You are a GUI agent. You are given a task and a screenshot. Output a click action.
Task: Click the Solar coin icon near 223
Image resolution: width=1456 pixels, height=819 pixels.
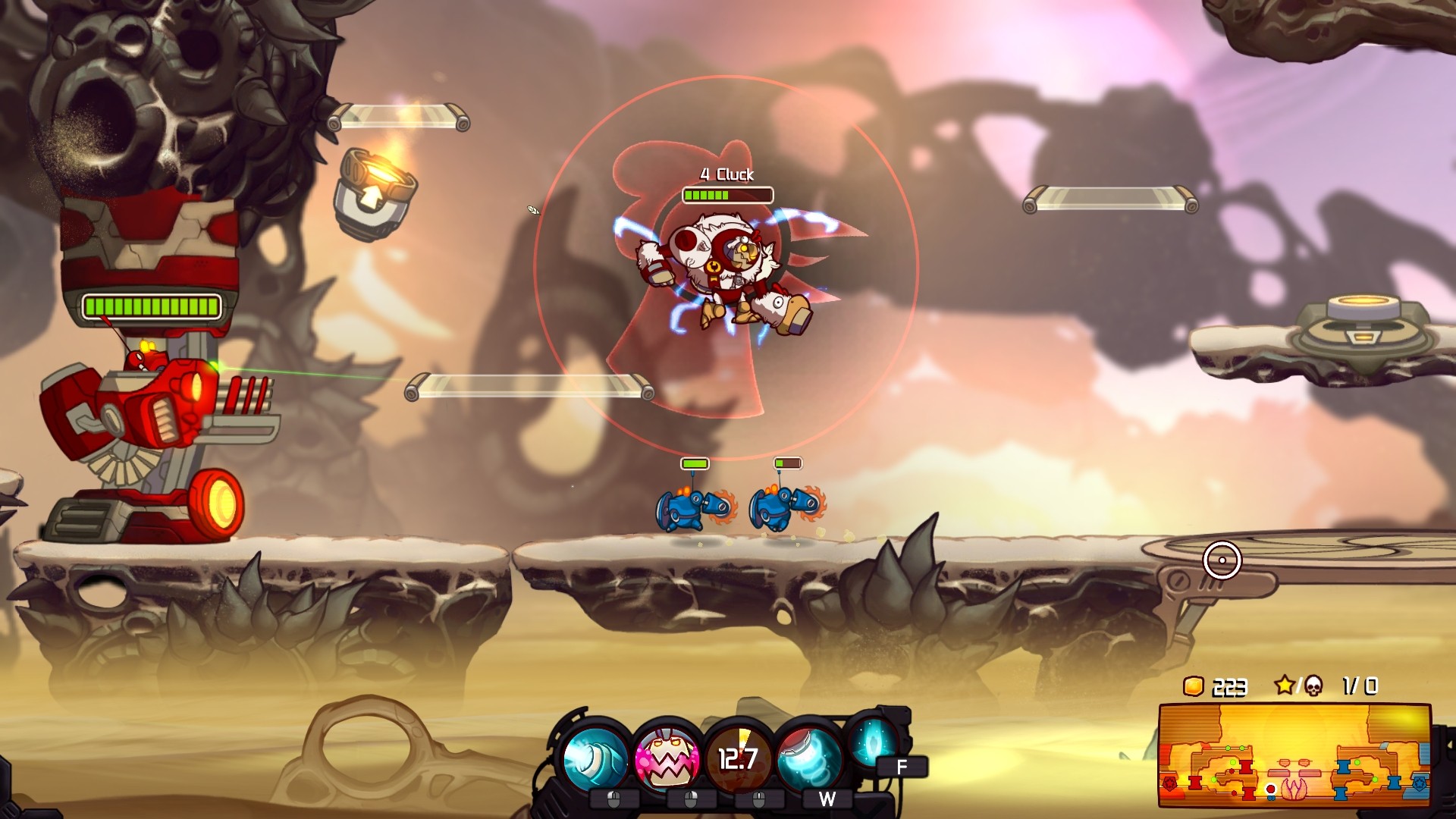1194,688
